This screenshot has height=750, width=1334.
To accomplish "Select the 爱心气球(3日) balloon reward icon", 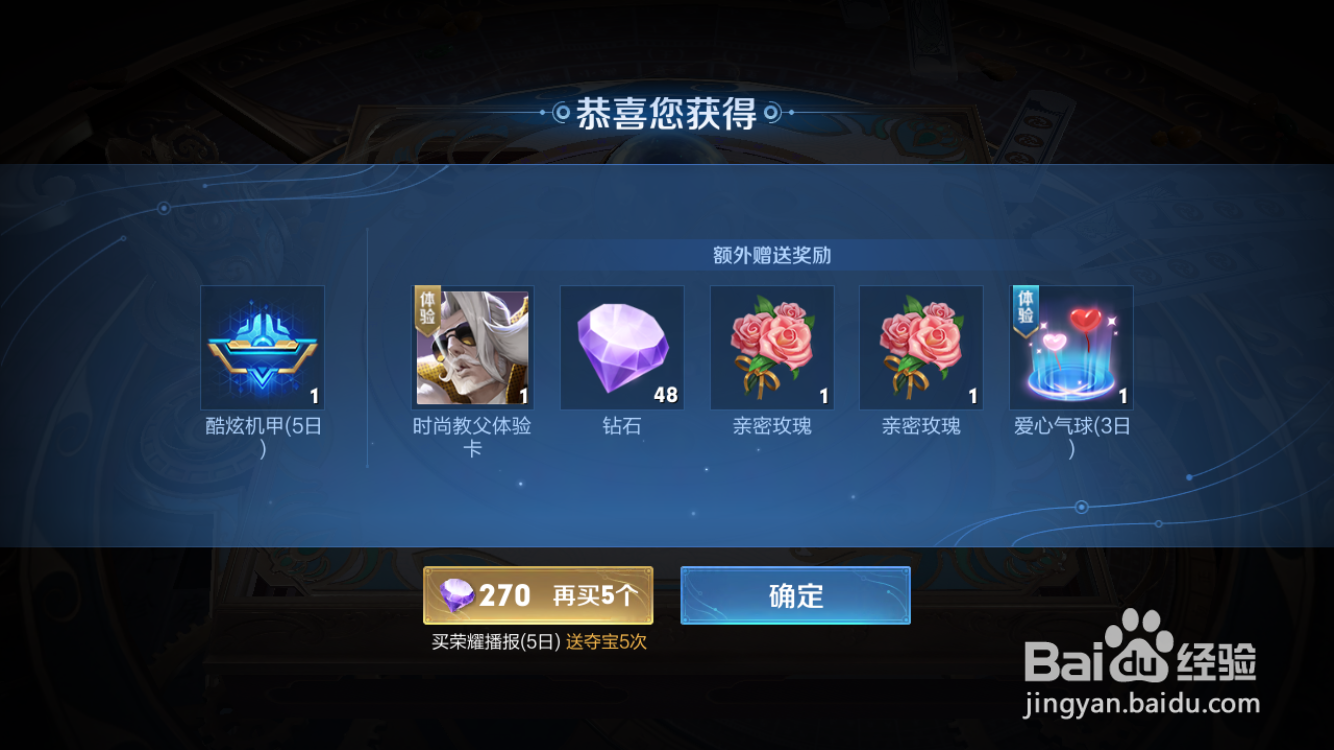I will (x=1071, y=347).
